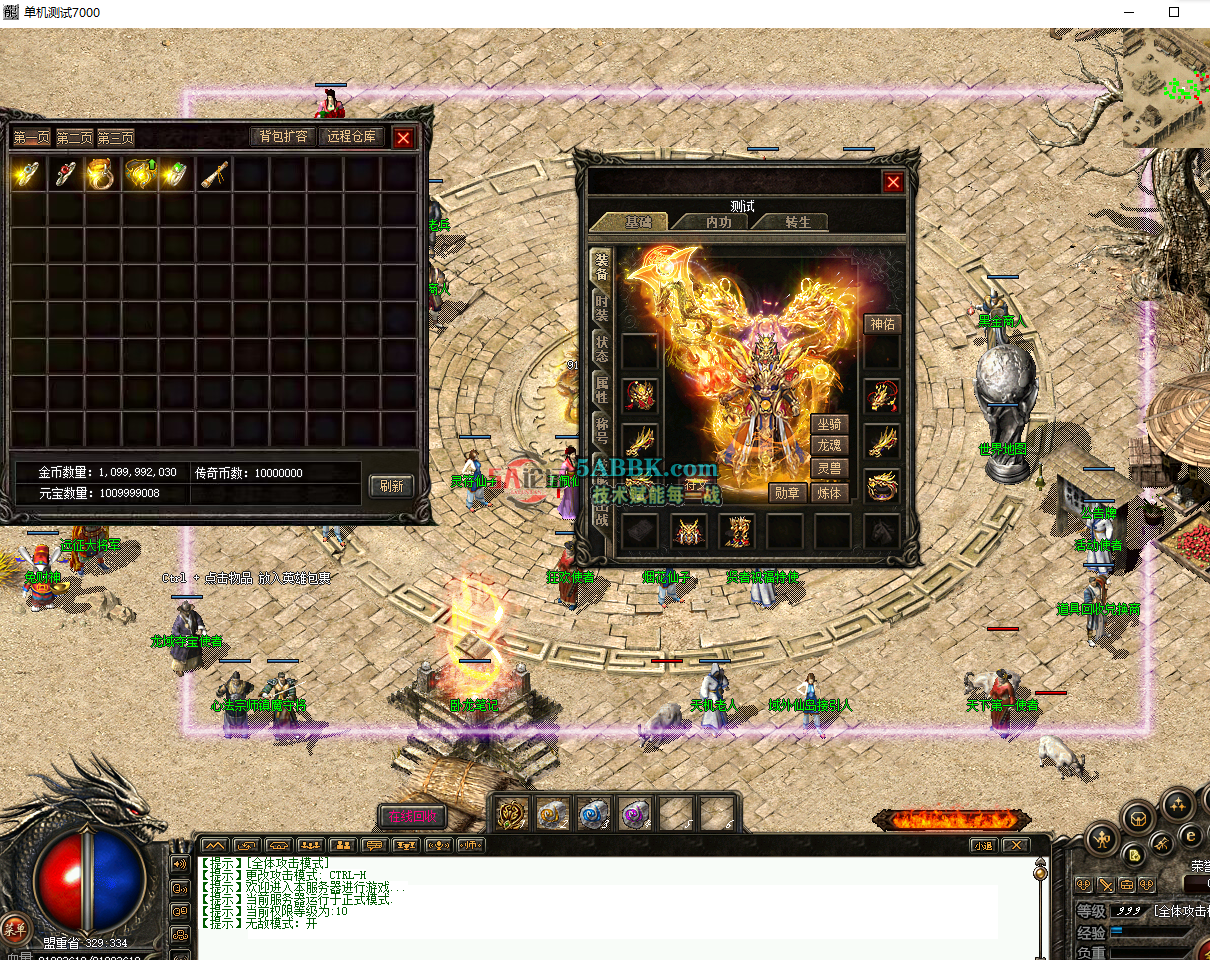
Task: Choose the 龙魂 dragon soul button
Action: coord(829,446)
